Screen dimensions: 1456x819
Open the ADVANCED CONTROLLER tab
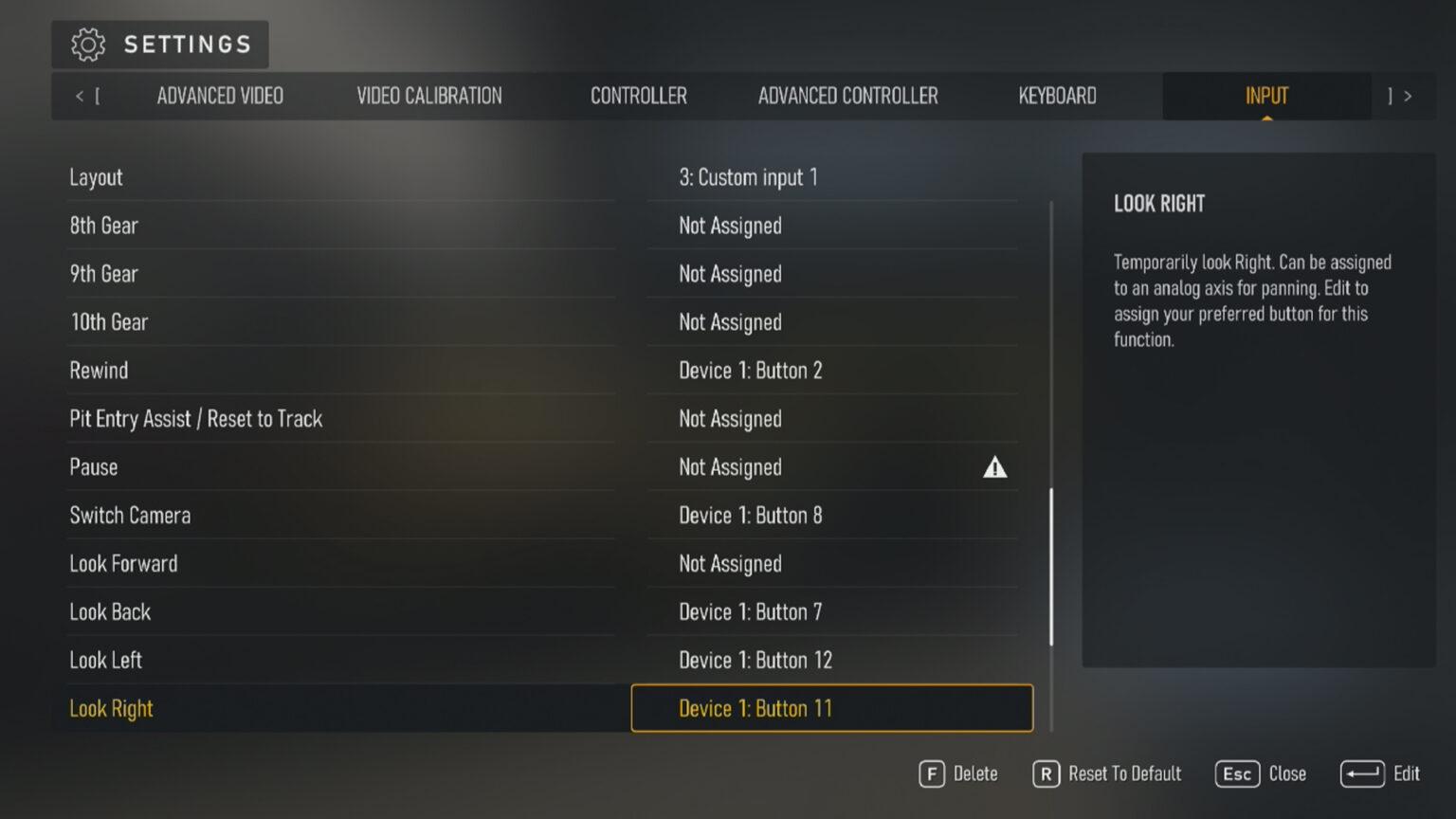847,96
